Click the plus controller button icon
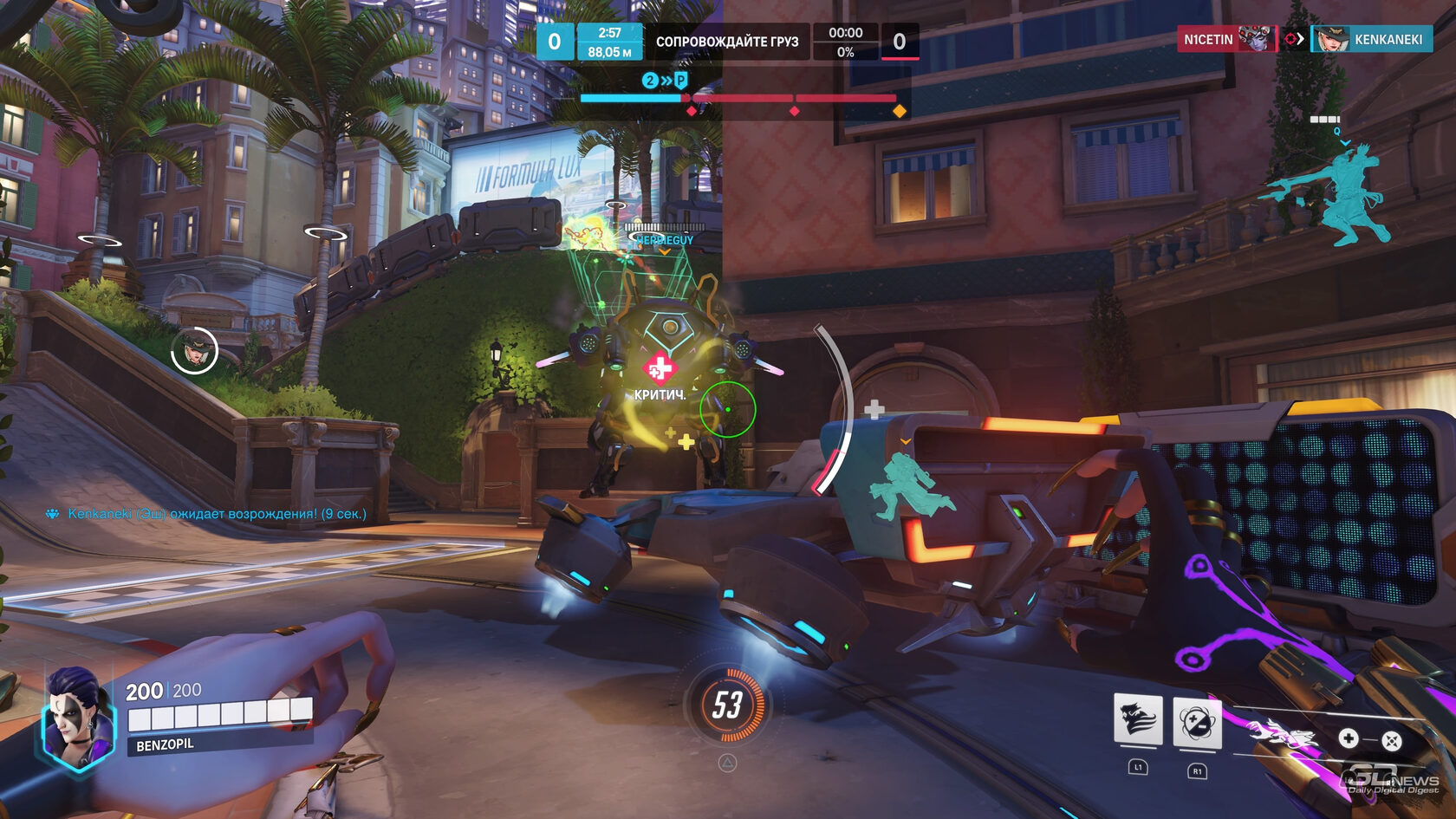This screenshot has width=1456, height=819. [1349, 738]
